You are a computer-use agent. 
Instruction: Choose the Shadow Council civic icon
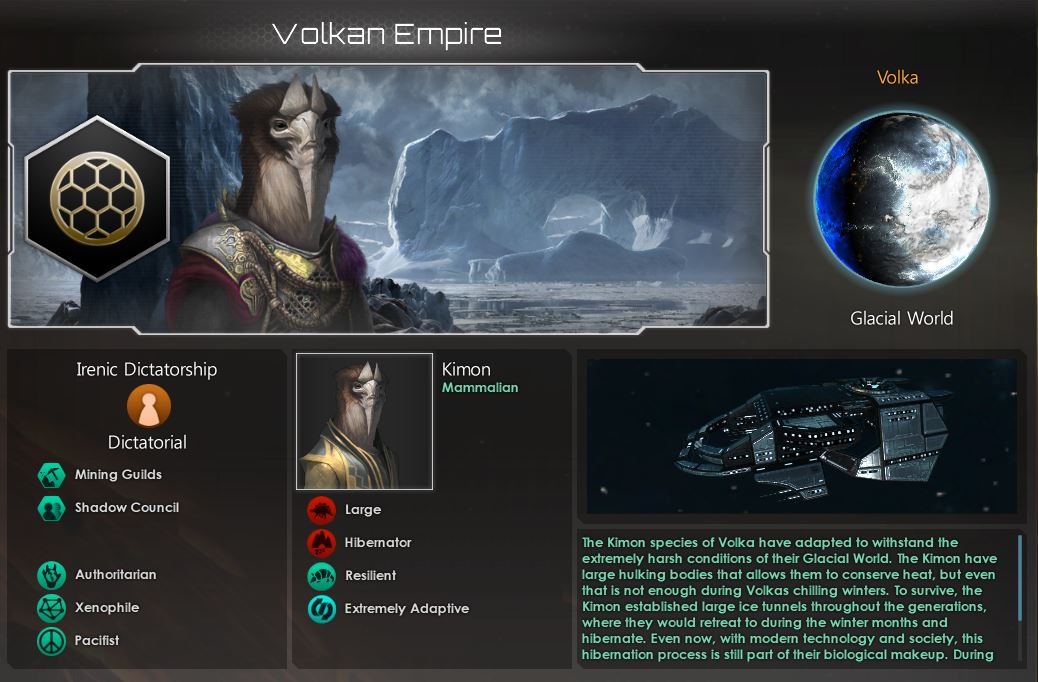[x=51, y=508]
